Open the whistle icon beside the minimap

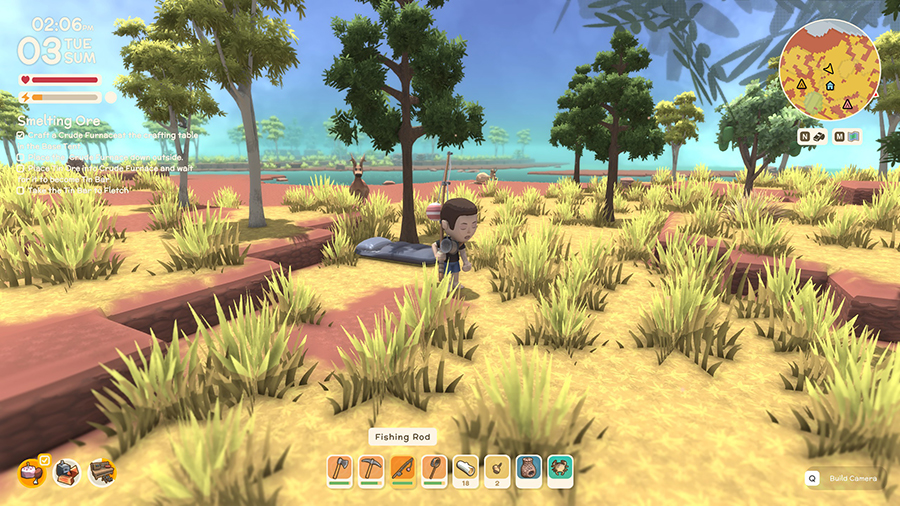point(818,136)
